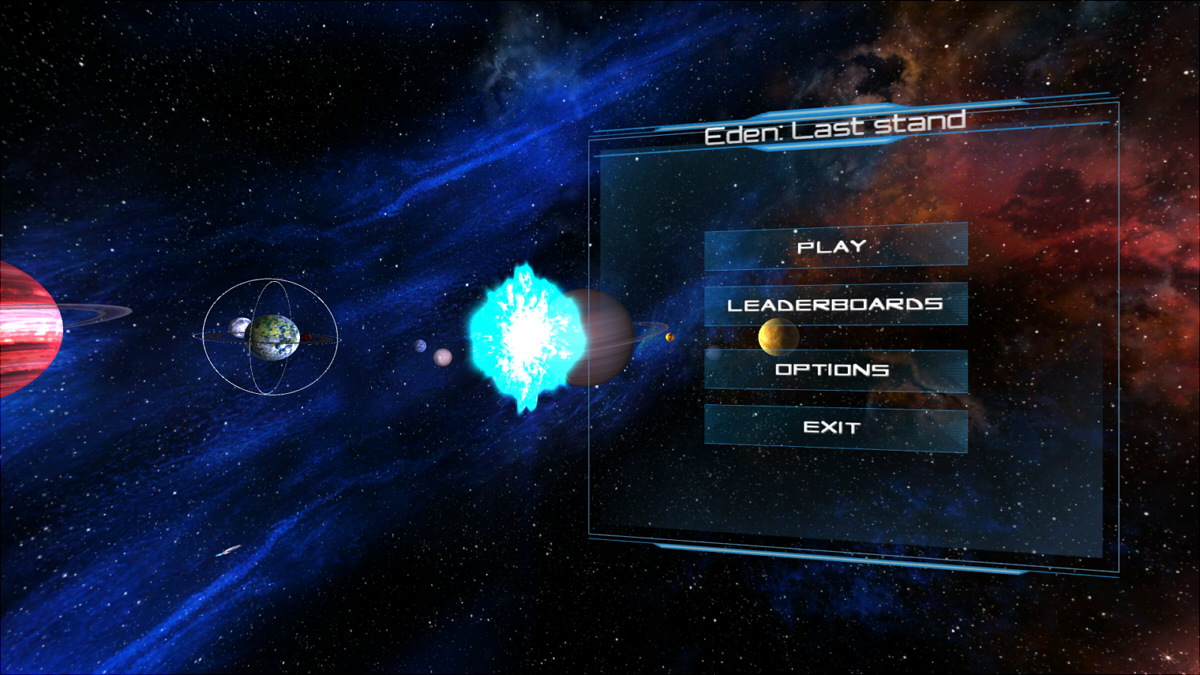Choose Exit to quit the game
This screenshot has height=675, width=1200.
coord(835,428)
